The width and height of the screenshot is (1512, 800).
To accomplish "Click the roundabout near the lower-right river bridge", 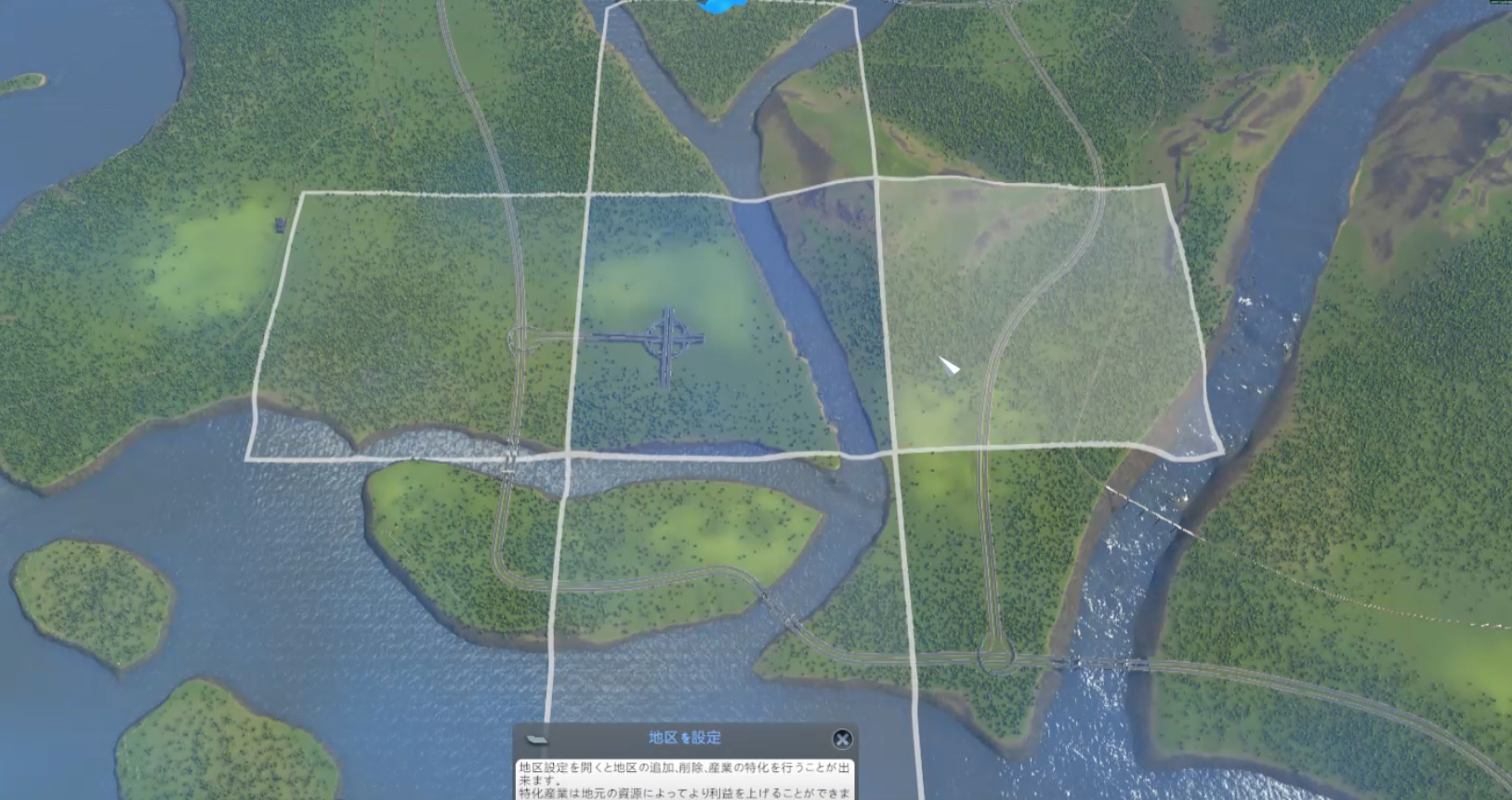I will click(997, 658).
